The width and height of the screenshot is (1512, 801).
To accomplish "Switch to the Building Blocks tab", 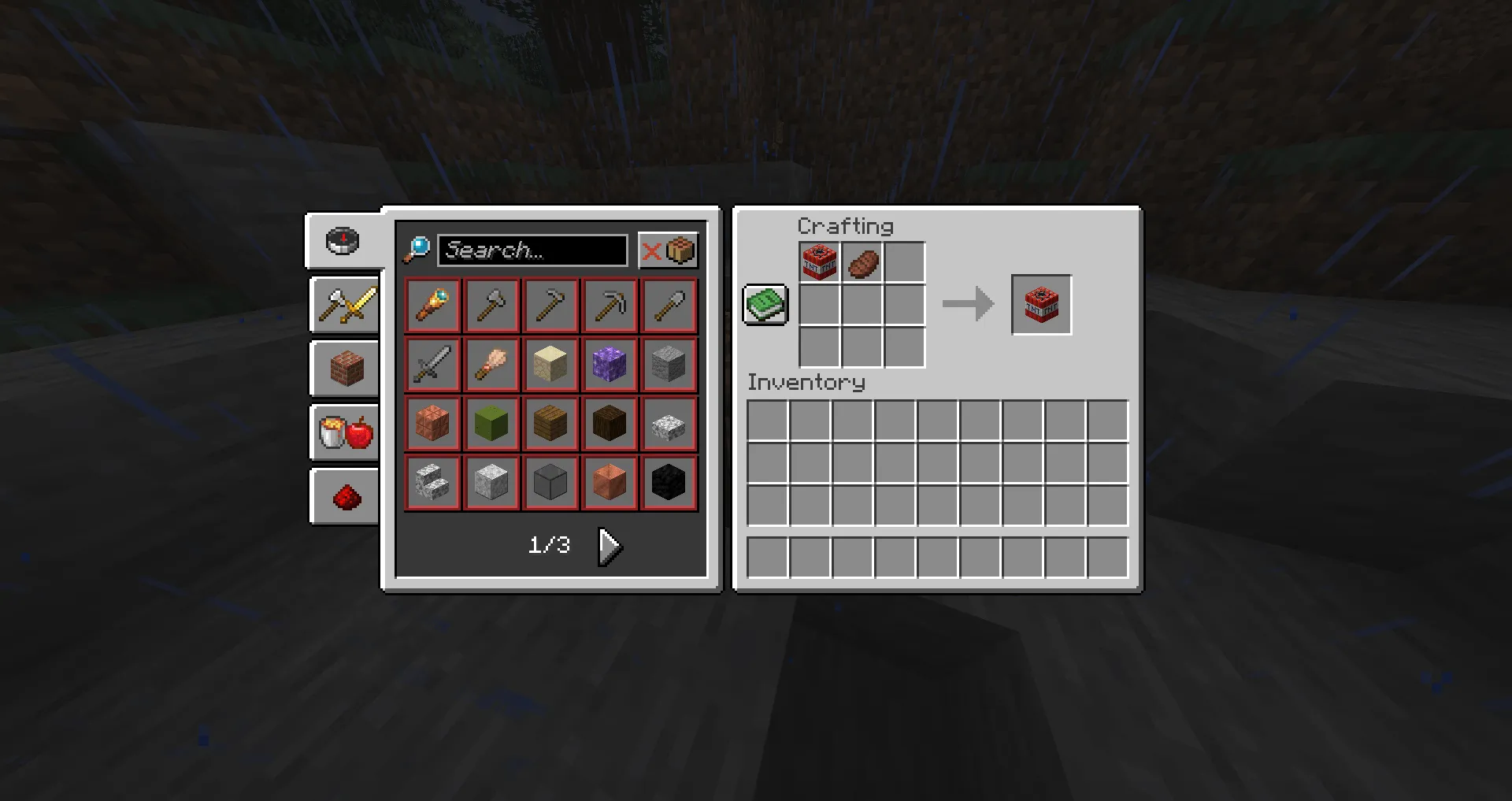I will (344, 369).
